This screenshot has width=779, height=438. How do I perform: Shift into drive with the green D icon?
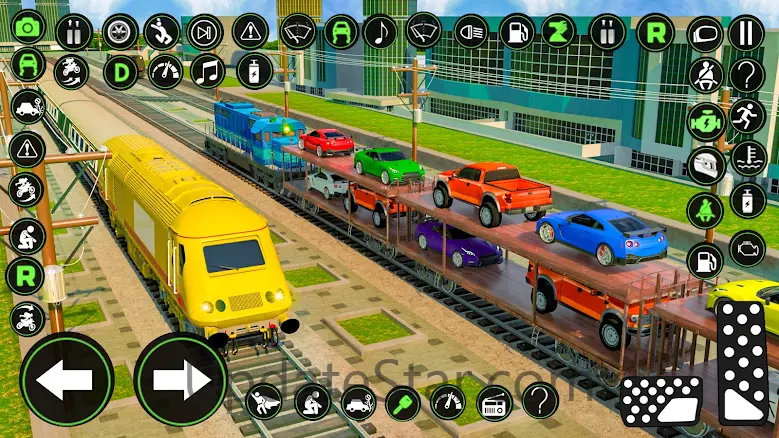tap(122, 72)
